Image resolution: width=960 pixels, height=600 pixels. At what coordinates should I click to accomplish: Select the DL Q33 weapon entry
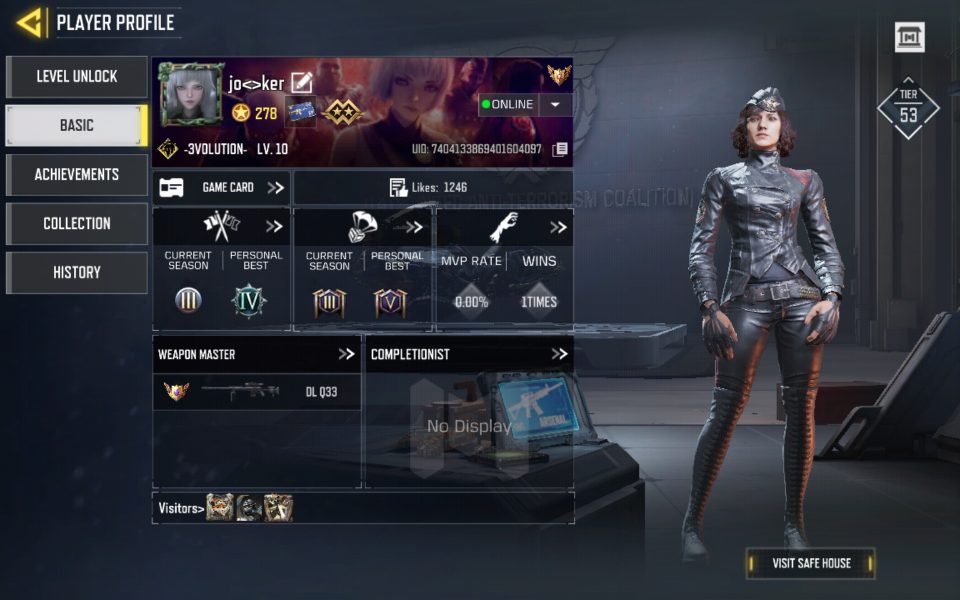point(257,392)
